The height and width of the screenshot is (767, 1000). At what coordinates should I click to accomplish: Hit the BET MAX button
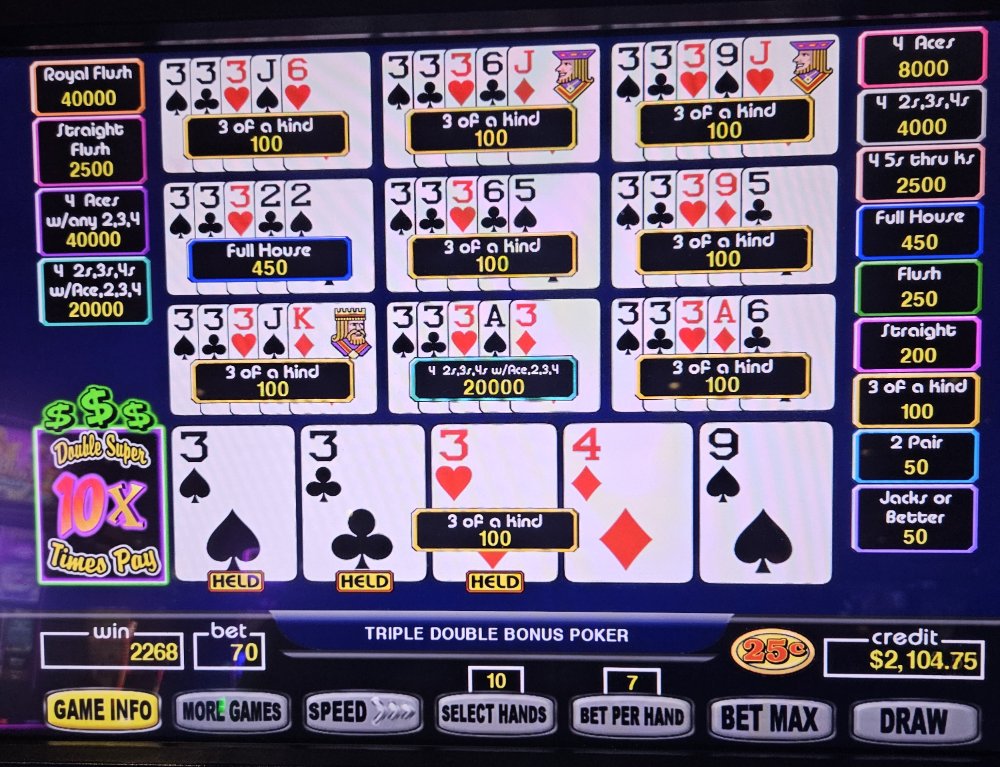pyautogui.click(x=770, y=718)
